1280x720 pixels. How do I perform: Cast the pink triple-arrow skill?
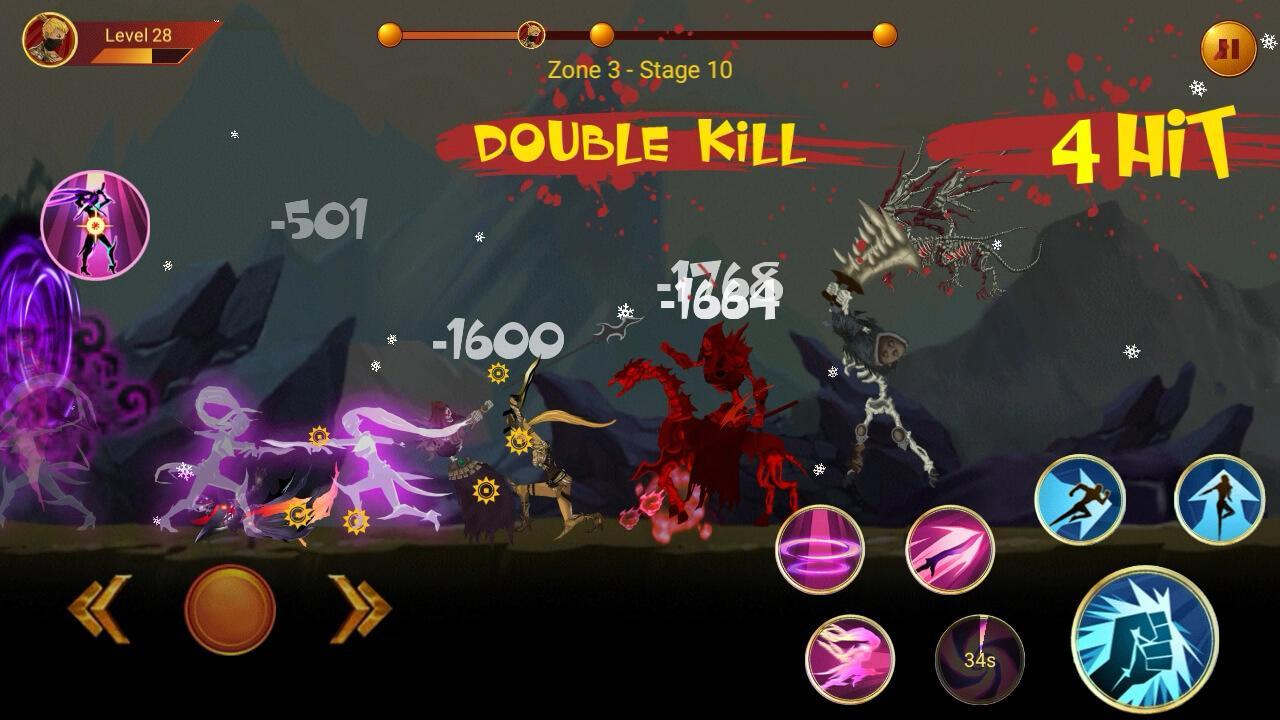pyautogui.click(x=949, y=549)
